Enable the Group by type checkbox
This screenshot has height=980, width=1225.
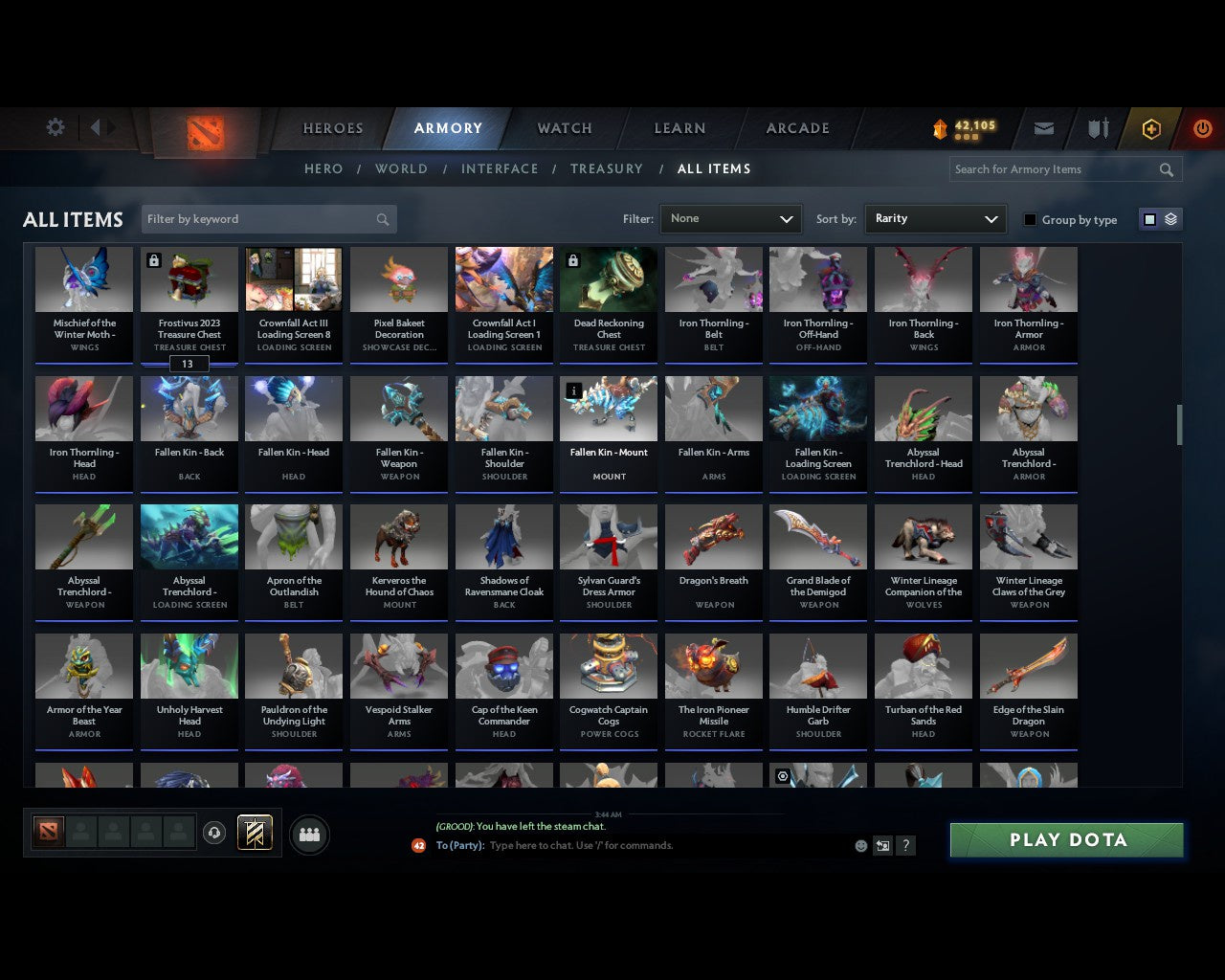1030,219
